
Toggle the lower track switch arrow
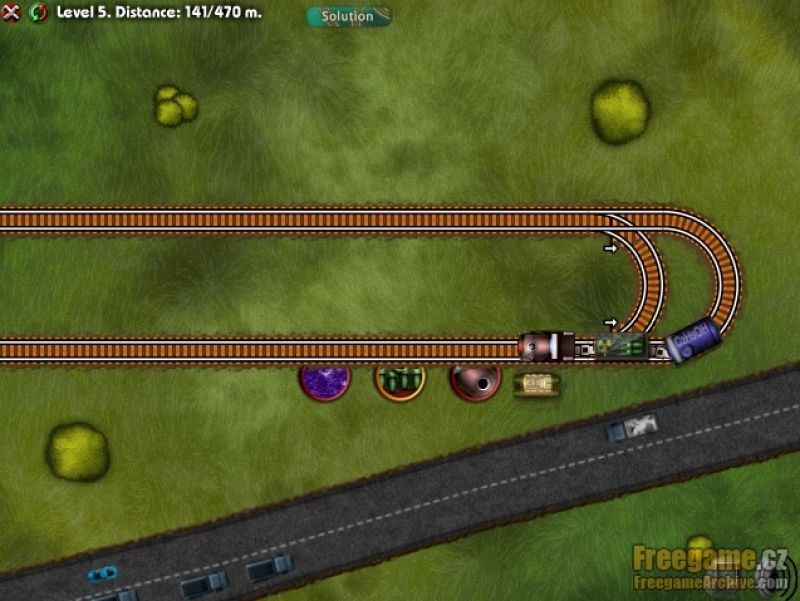609,322
